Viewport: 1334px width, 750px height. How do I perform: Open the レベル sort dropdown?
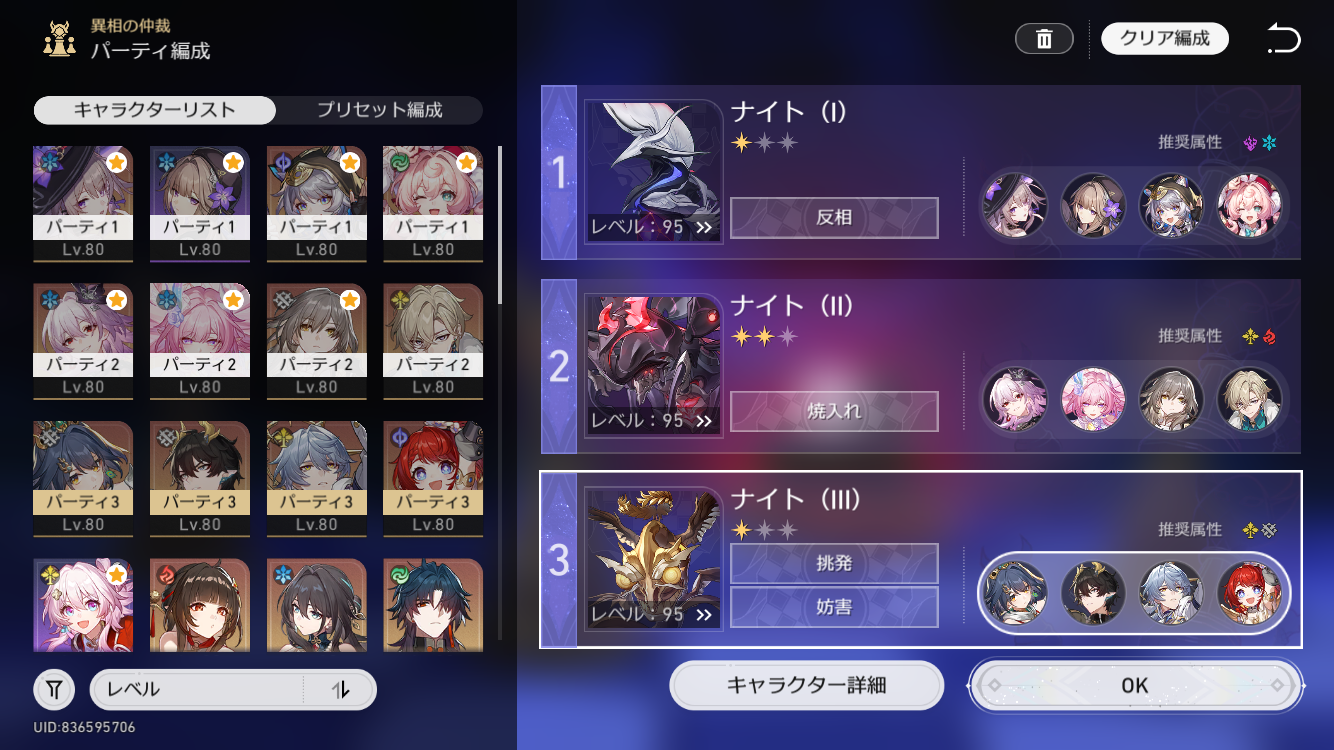point(197,689)
